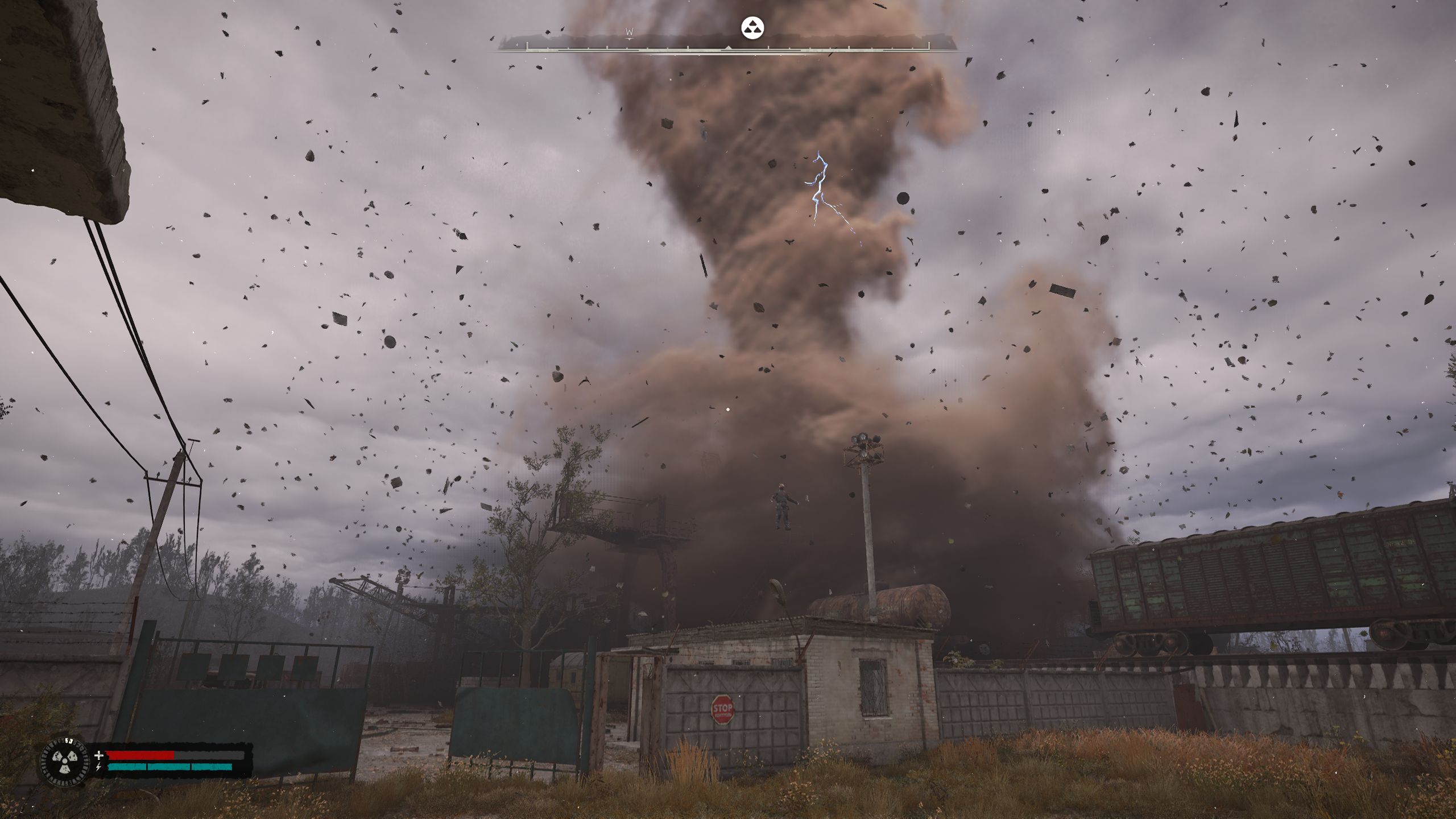Click the player direction arrow on the compass bar
This screenshot has height=819, width=1456.
(x=729, y=47)
